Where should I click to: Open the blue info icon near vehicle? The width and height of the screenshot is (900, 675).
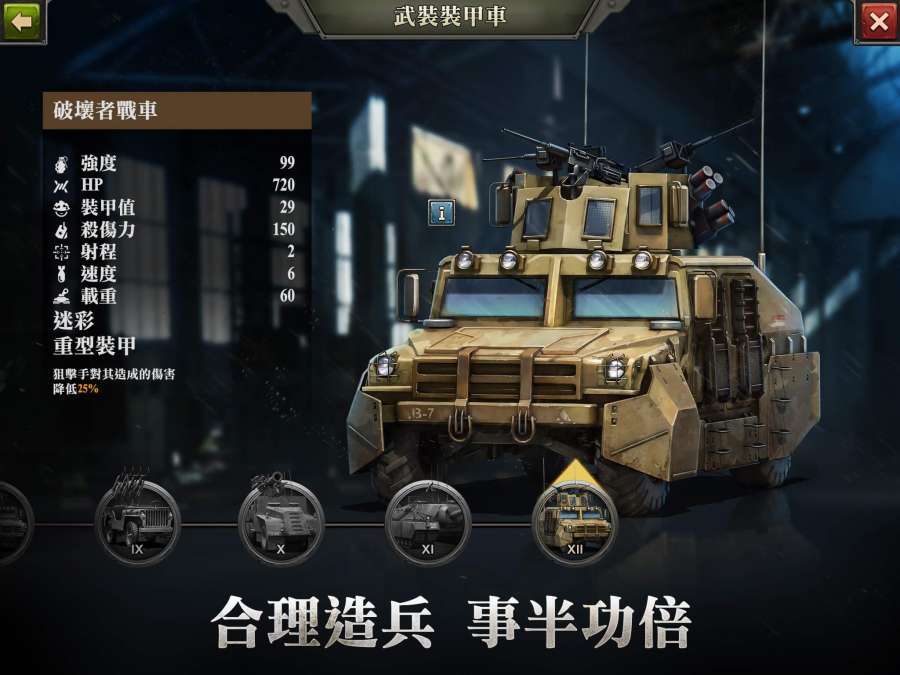(442, 211)
